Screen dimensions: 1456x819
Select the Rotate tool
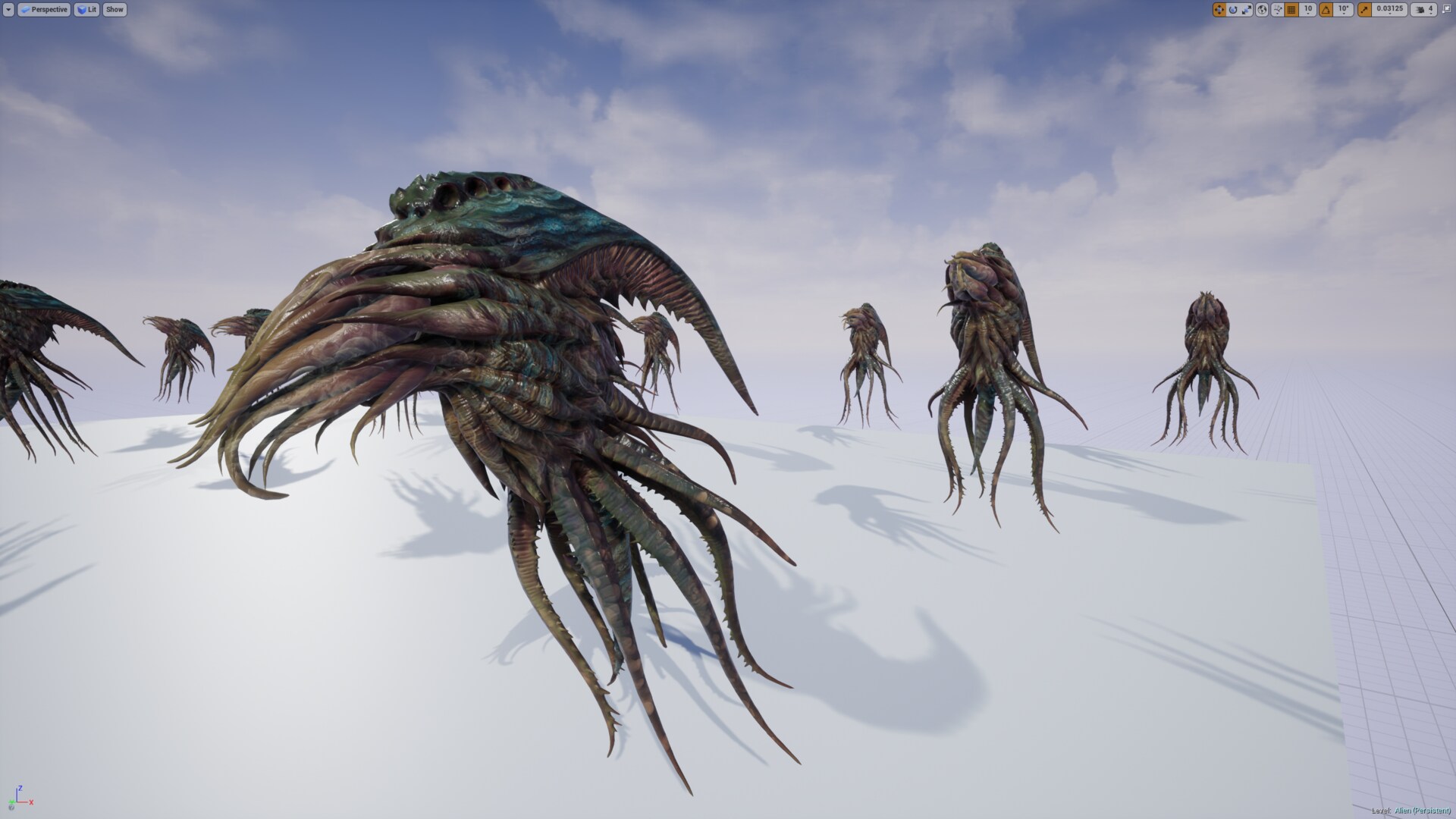click(x=1233, y=9)
